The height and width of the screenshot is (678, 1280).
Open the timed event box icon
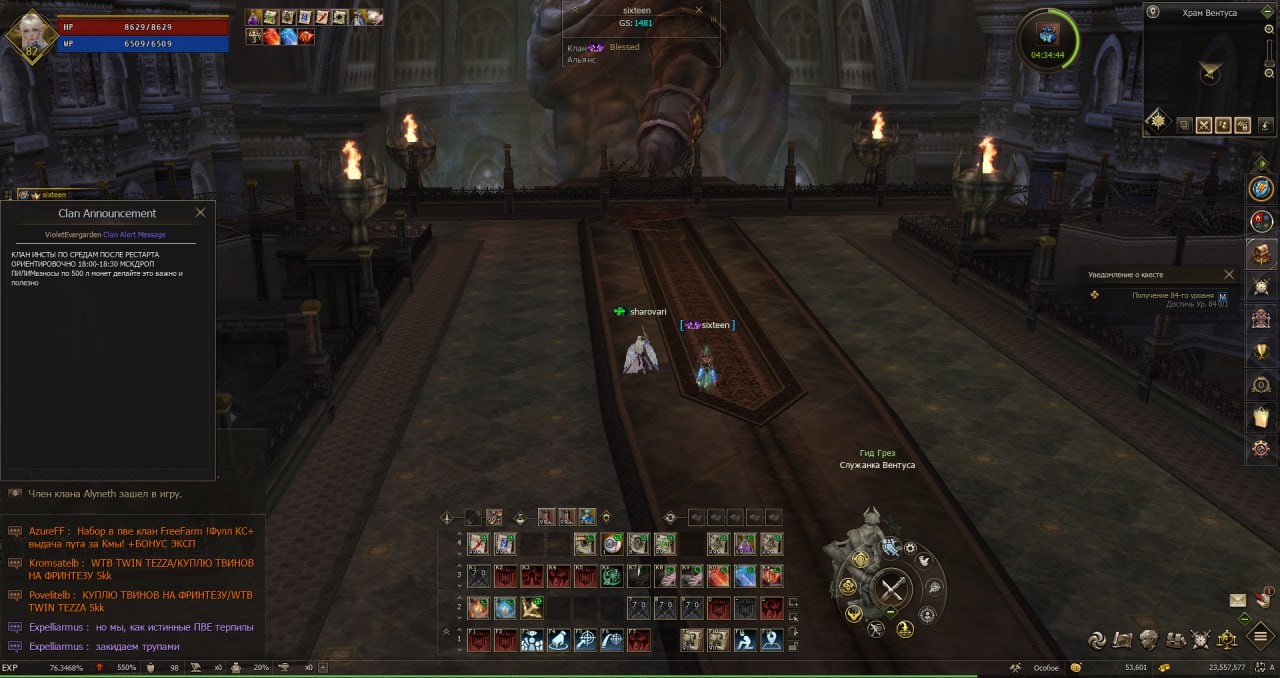click(1046, 33)
